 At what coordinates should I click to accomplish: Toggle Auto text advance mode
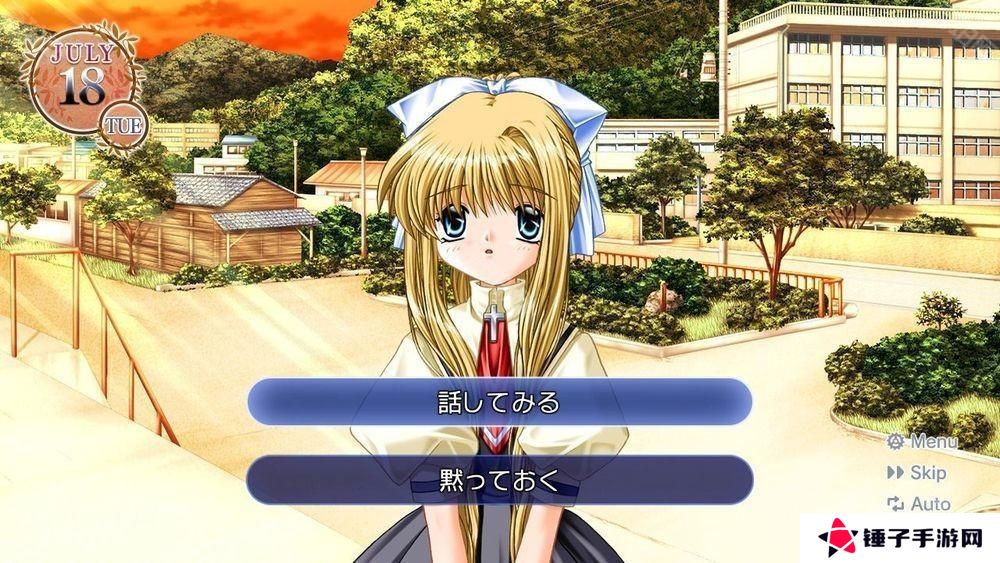coord(919,504)
